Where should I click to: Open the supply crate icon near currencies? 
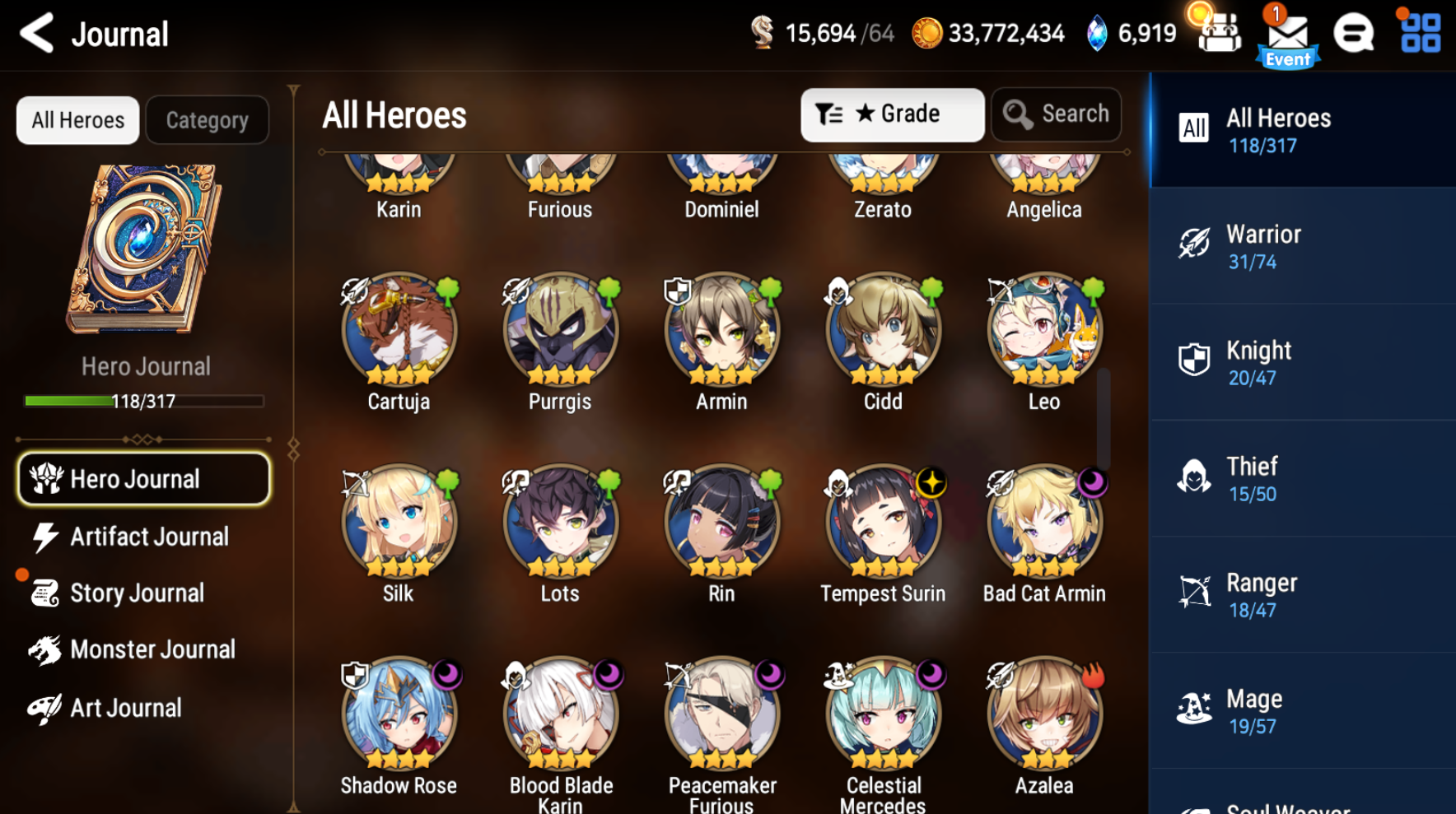coord(1218,35)
